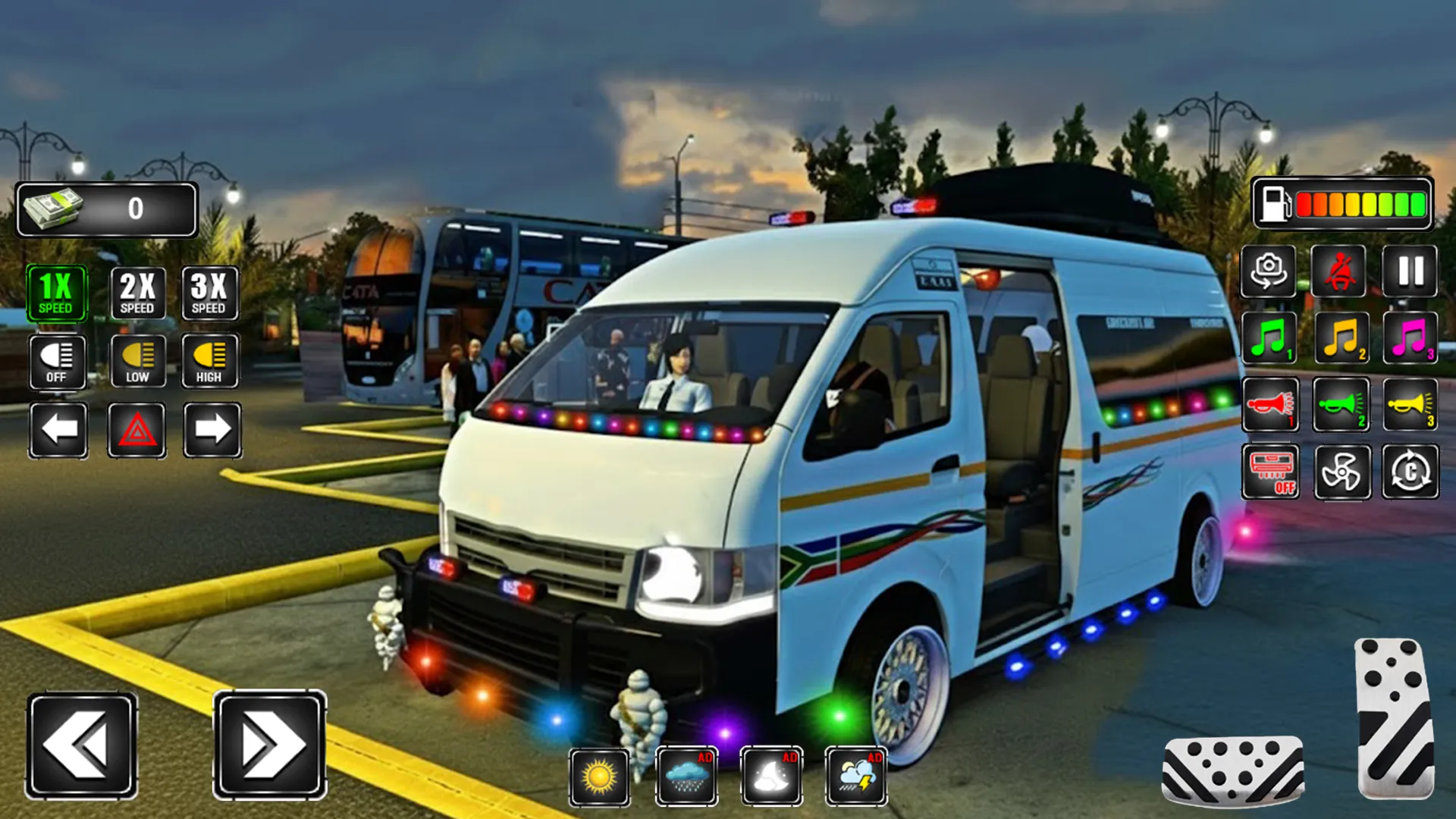This screenshot has height=819, width=1456.
Task: Sound horn number 2
Action: (1341, 406)
